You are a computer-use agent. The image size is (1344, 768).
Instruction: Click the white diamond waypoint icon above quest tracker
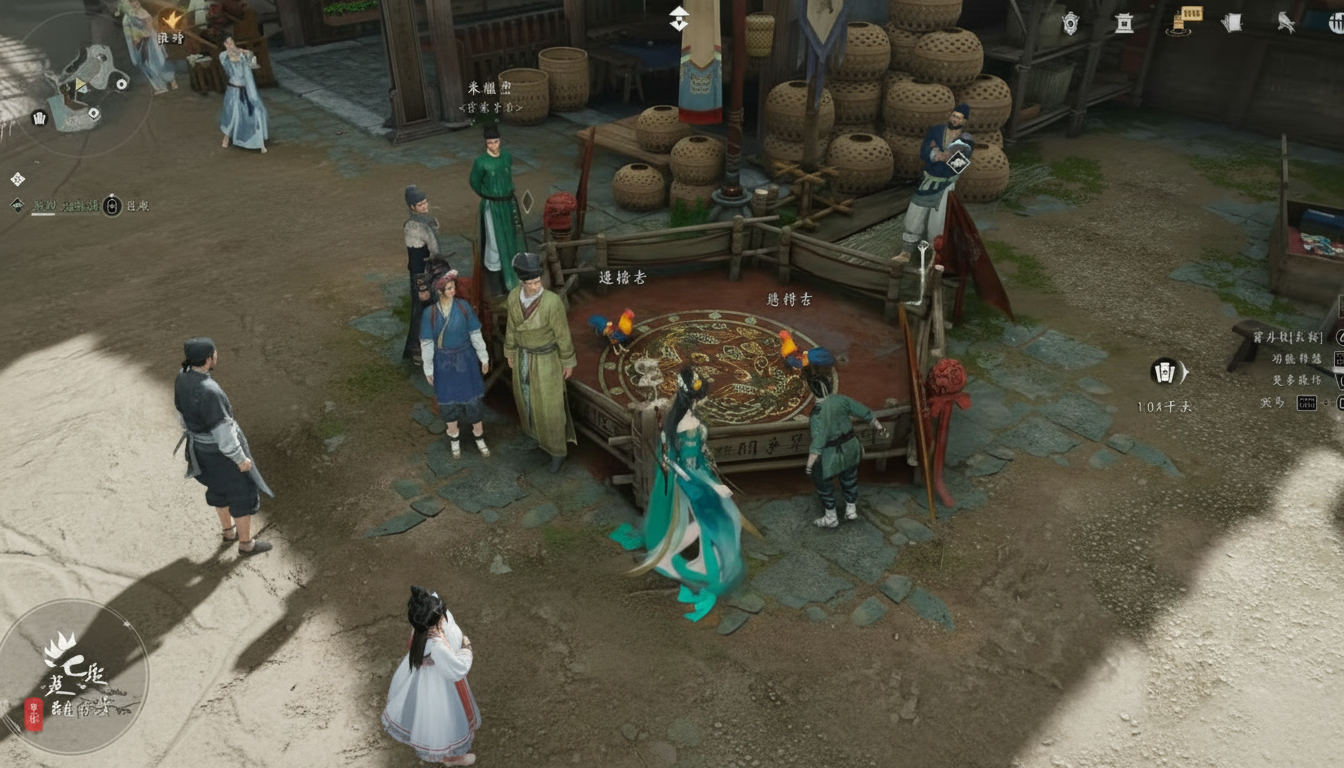point(17,178)
